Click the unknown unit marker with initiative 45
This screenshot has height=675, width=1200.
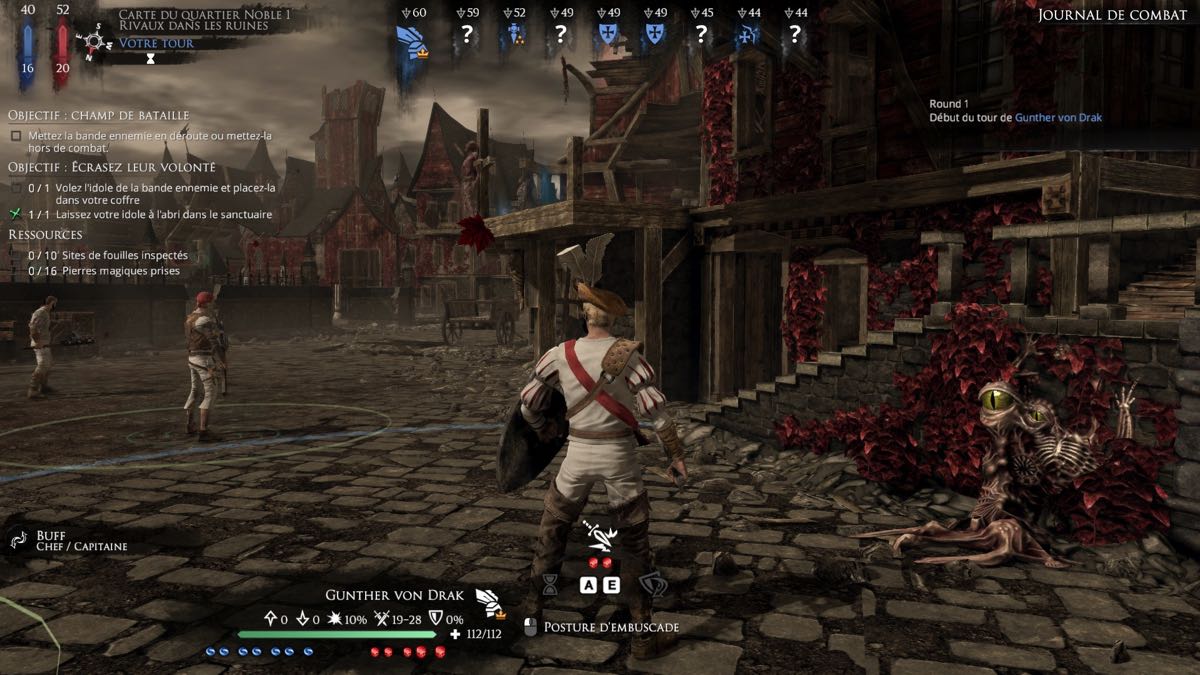(701, 35)
